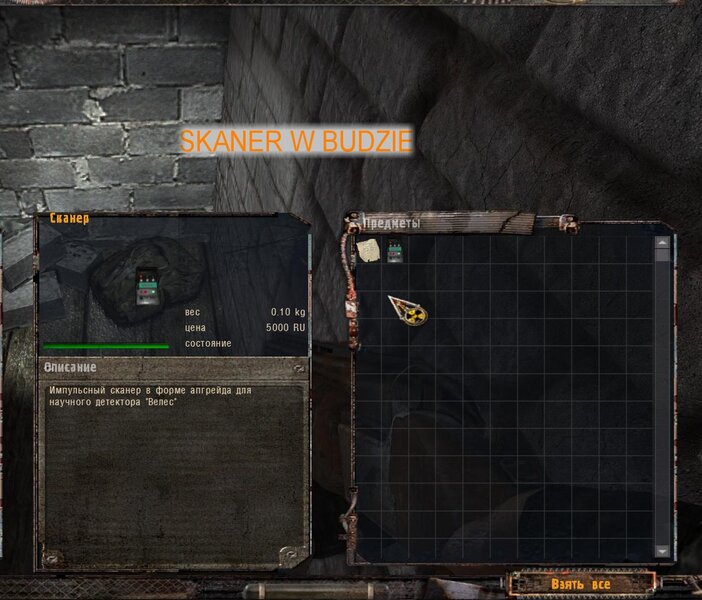Click the items list scroll-up arrow
Viewport: 702px width, 600px height.
(661, 241)
